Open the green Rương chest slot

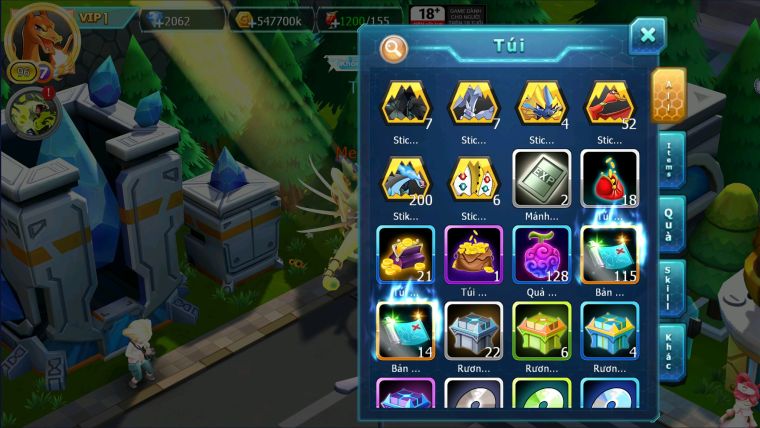click(541, 331)
